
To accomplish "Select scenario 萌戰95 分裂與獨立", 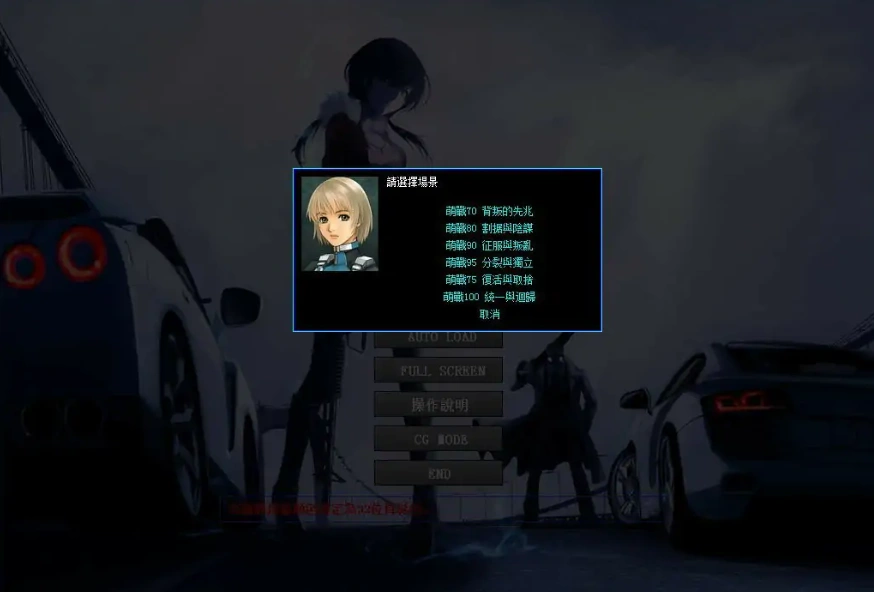I will [489, 263].
